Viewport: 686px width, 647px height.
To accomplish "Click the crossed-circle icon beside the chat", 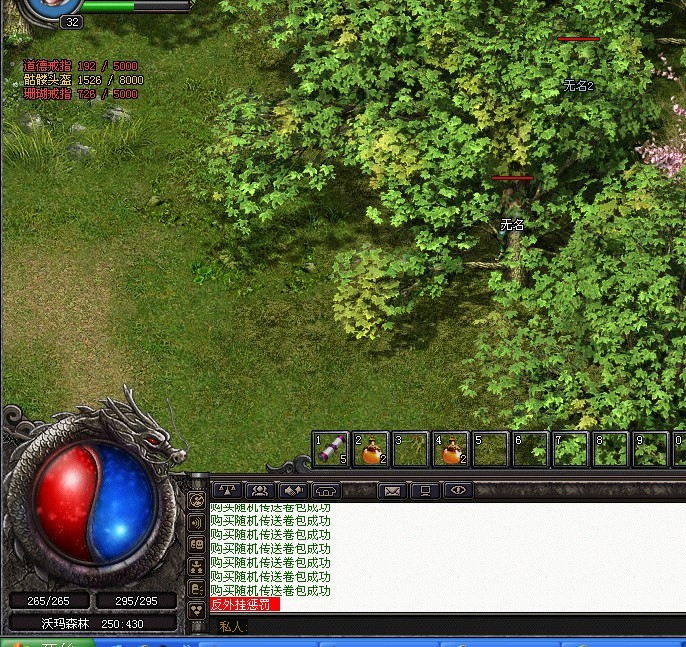I will pyautogui.click(x=196, y=499).
